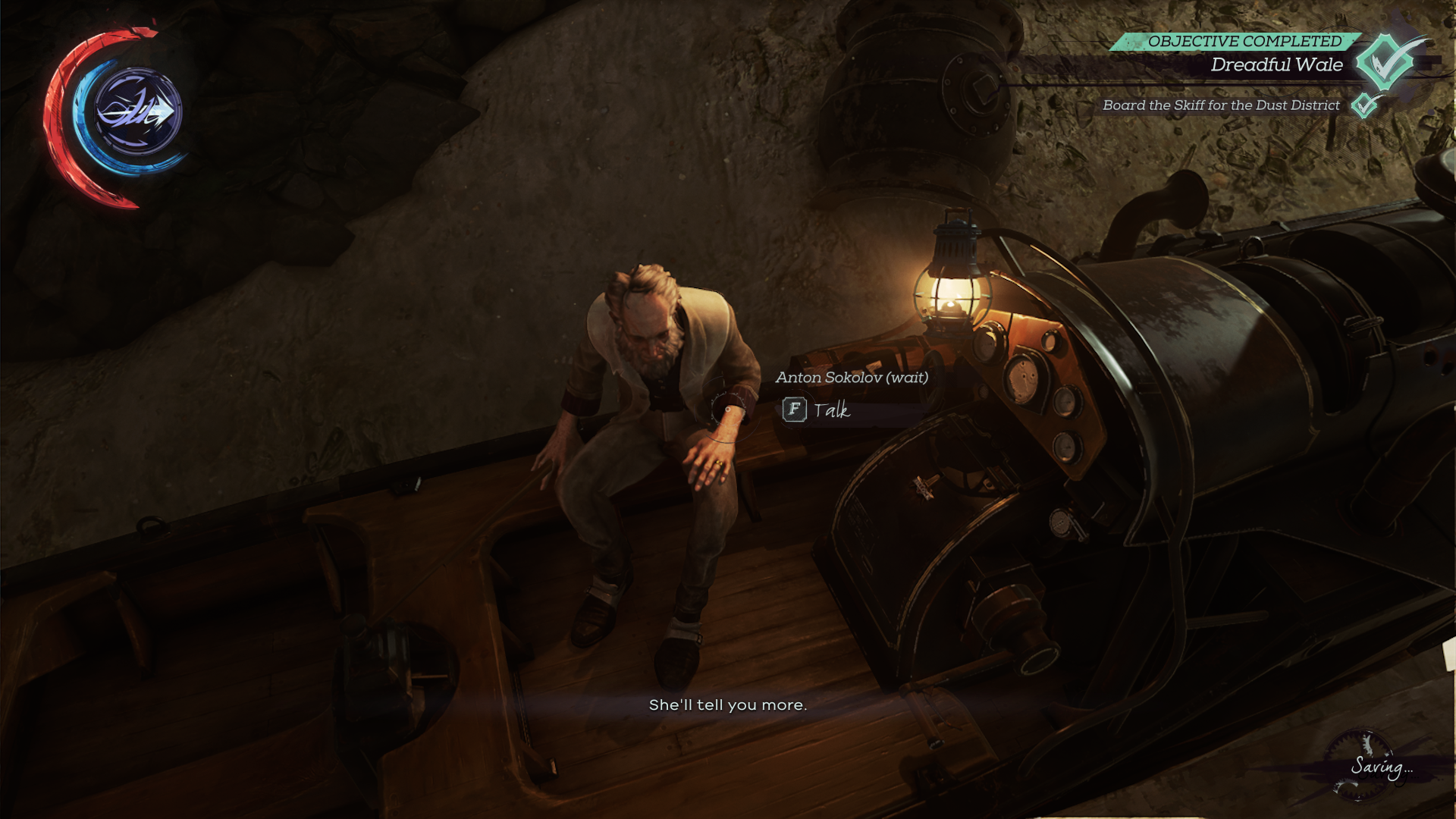Click the Board the Skiff objective entry
The height and width of the screenshot is (819, 1456).
1221,105
